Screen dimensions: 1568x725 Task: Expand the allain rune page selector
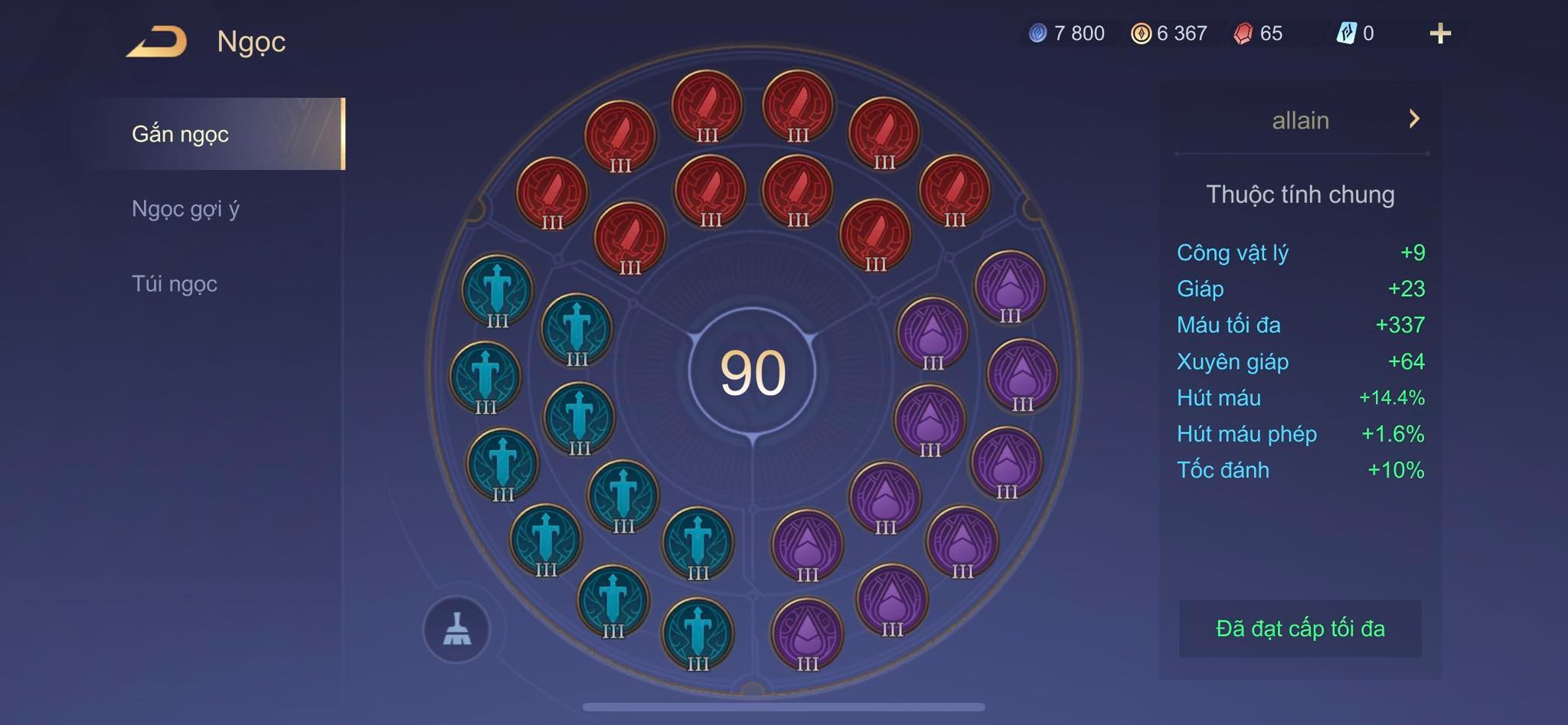point(1413,119)
